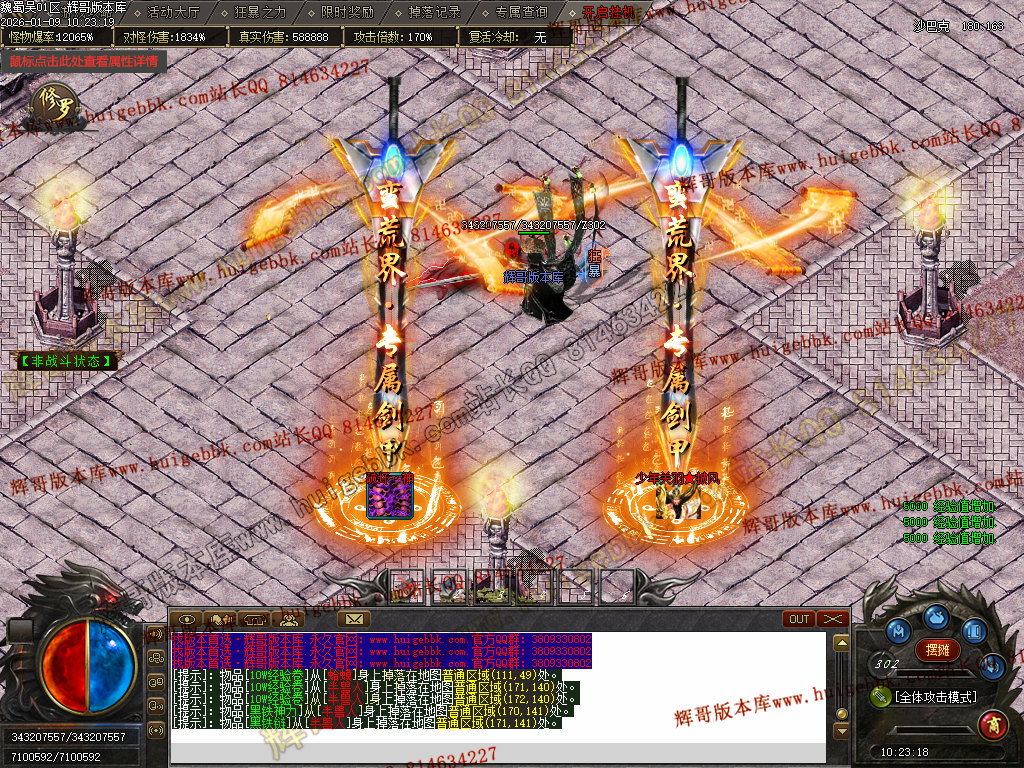This screenshot has width=1024, height=768.
Task: Click the chat scroll down arrow
Action: click(841, 731)
